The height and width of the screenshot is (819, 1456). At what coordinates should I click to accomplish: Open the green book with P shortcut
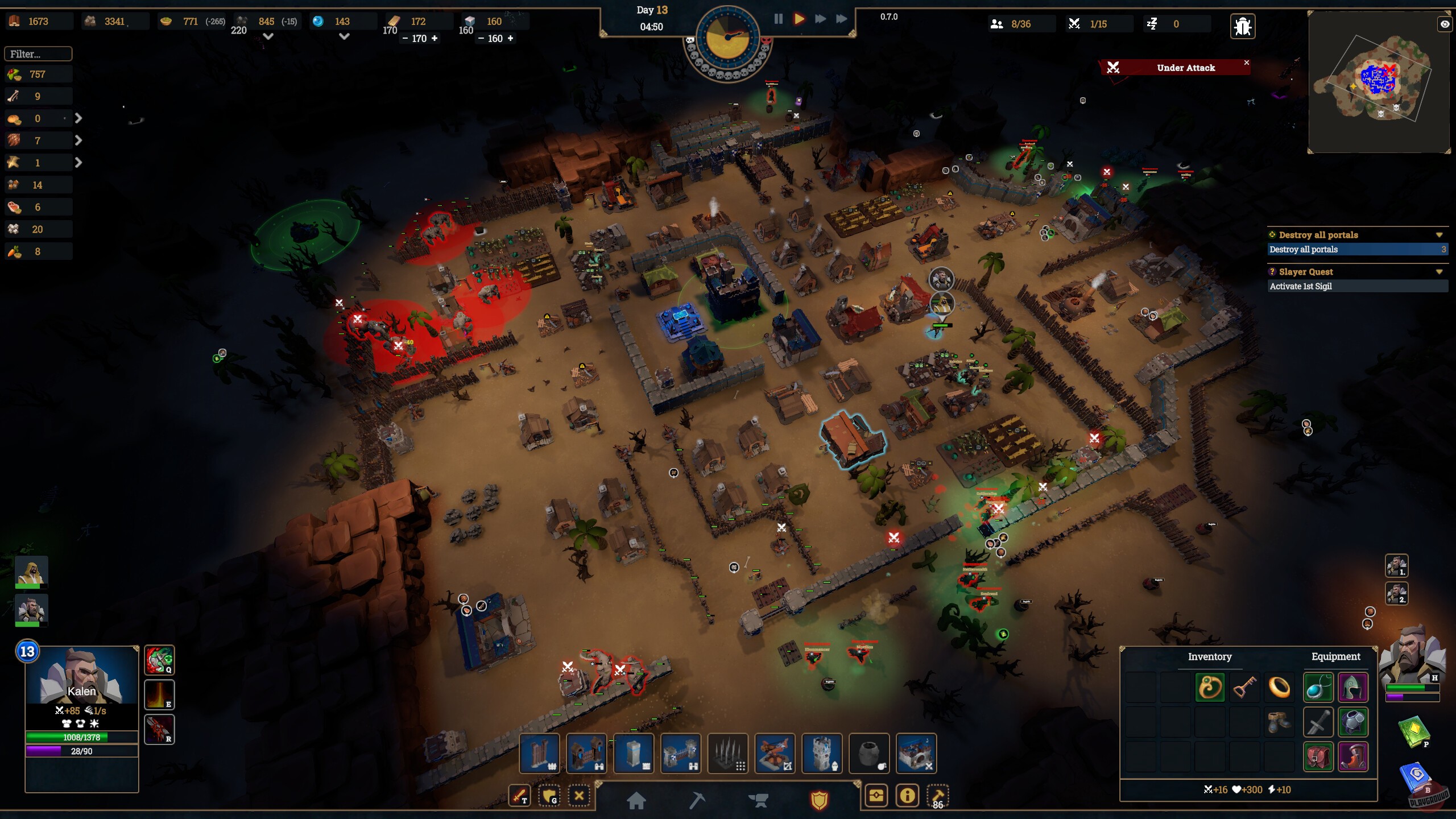(1413, 731)
